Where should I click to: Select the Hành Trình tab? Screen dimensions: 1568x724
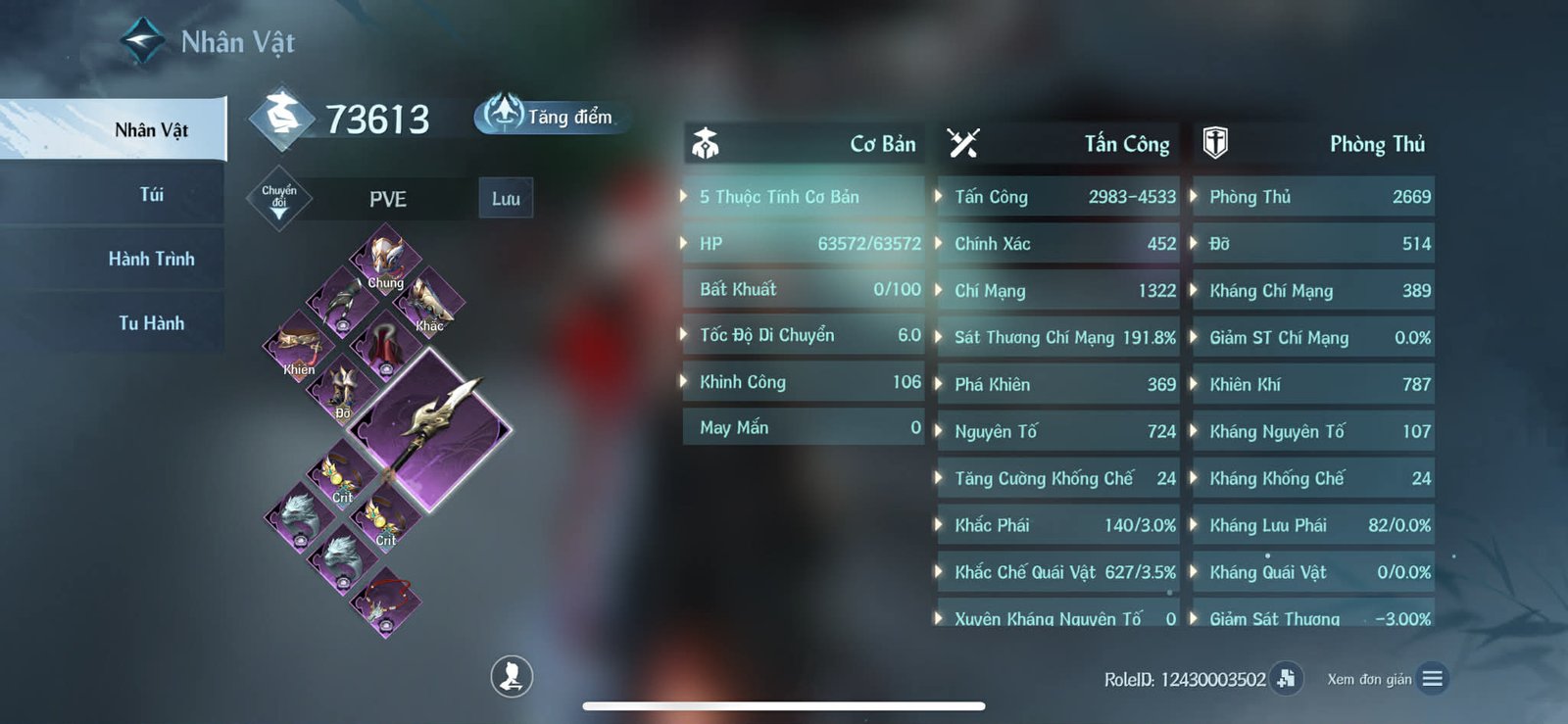pos(151,259)
